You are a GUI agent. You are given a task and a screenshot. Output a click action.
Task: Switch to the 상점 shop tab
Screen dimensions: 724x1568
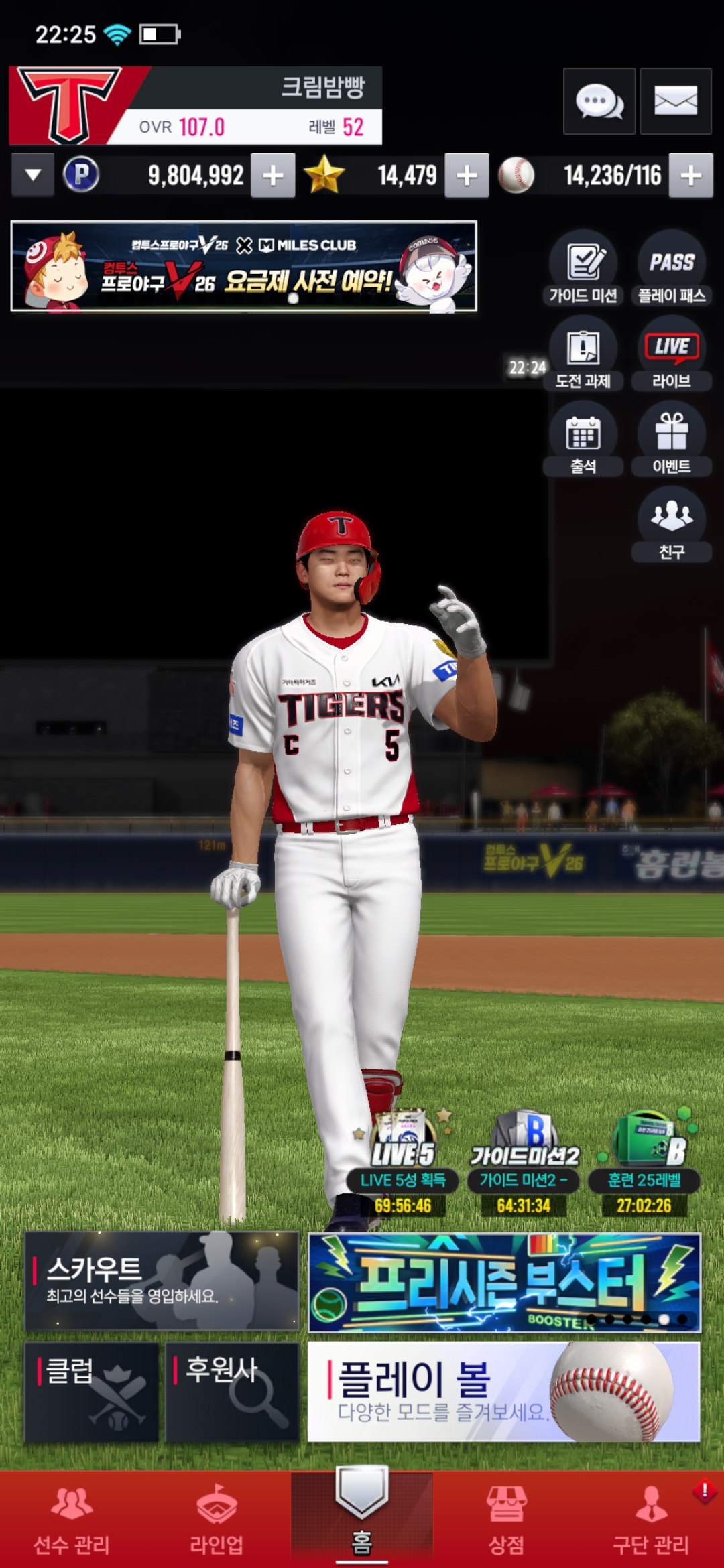506,1520
